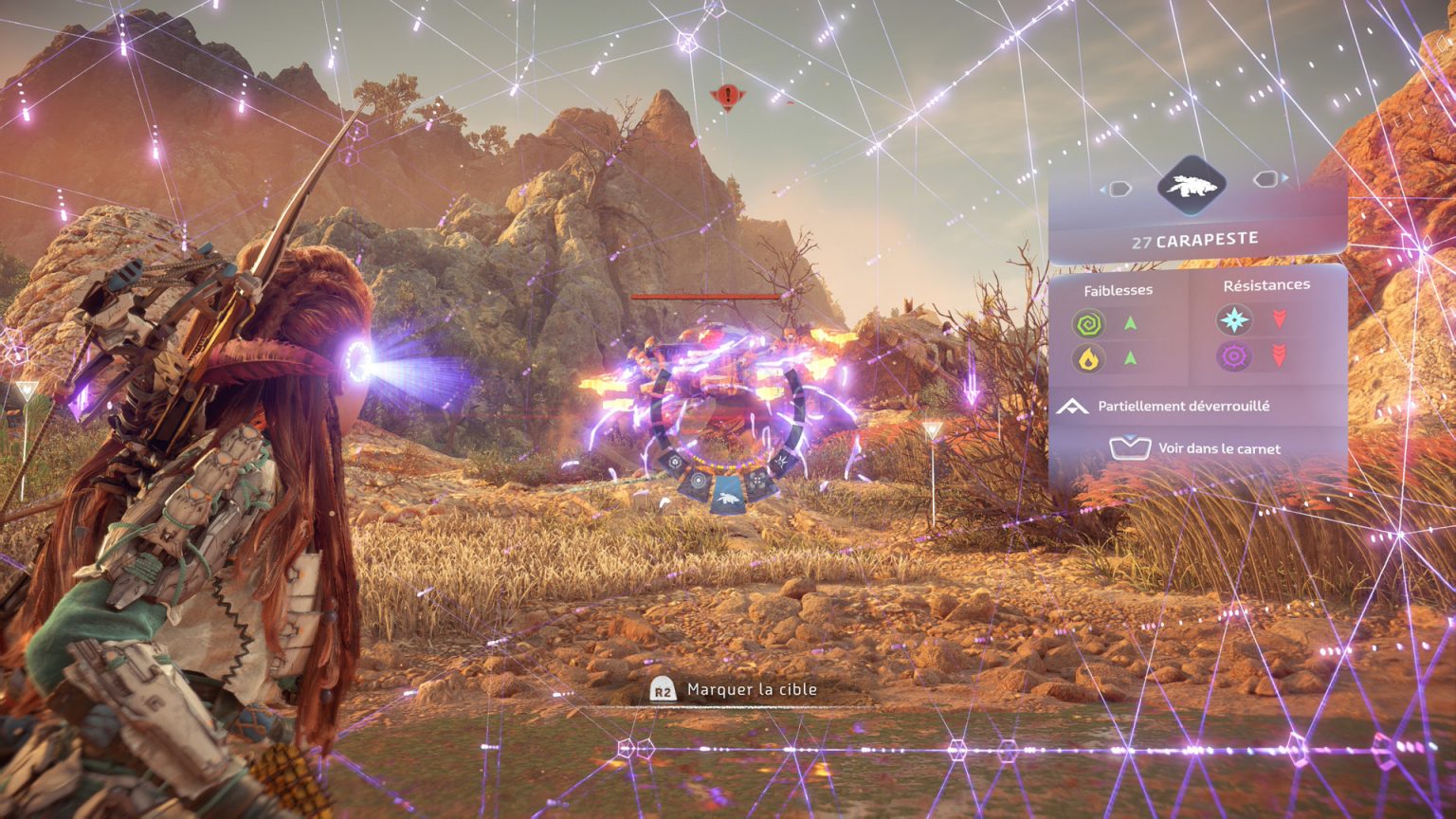The image size is (1456, 819).
Task: Choose the hexagon component segment on the scan ring
Action: click(674, 461)
